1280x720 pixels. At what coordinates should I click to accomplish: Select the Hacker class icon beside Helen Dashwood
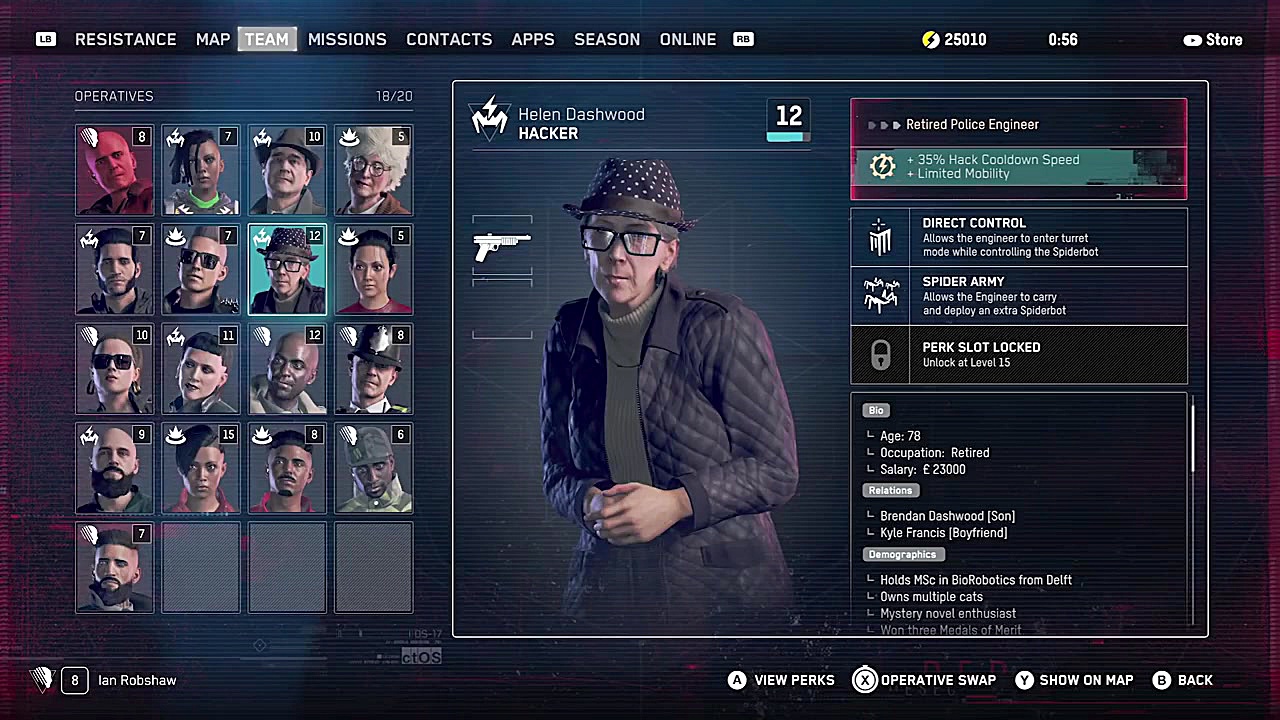point(489,117)
